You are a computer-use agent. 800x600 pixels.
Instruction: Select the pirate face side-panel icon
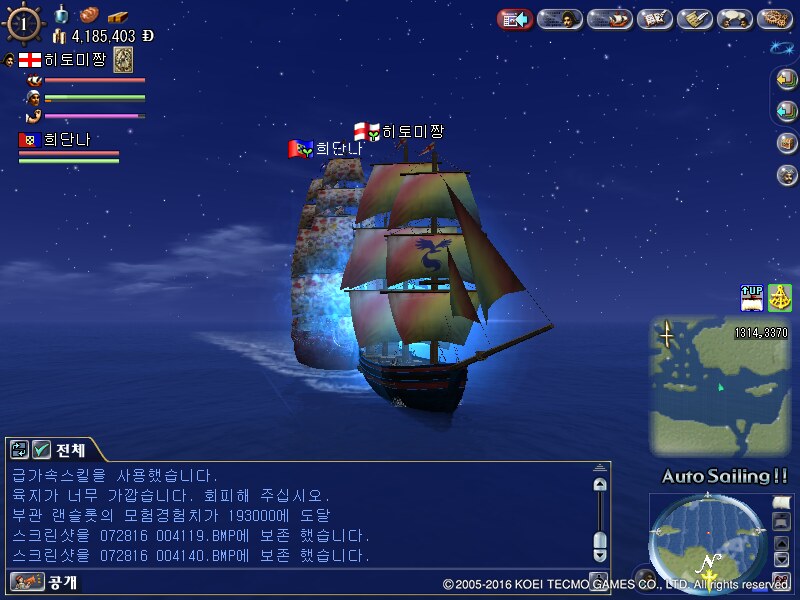pyautogui.click(x=787, y=175)
